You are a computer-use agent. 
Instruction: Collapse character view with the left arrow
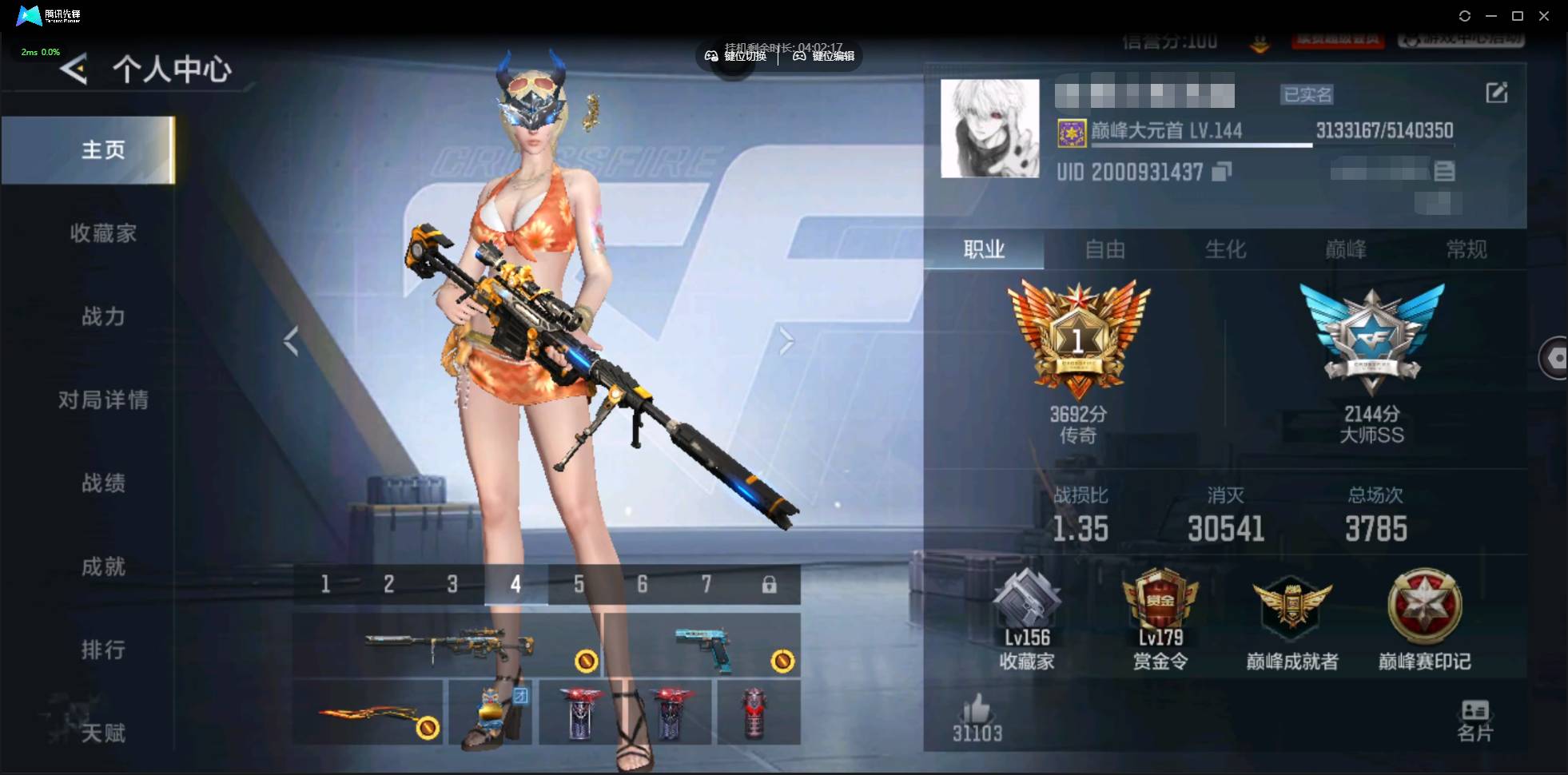coord(290,340)
